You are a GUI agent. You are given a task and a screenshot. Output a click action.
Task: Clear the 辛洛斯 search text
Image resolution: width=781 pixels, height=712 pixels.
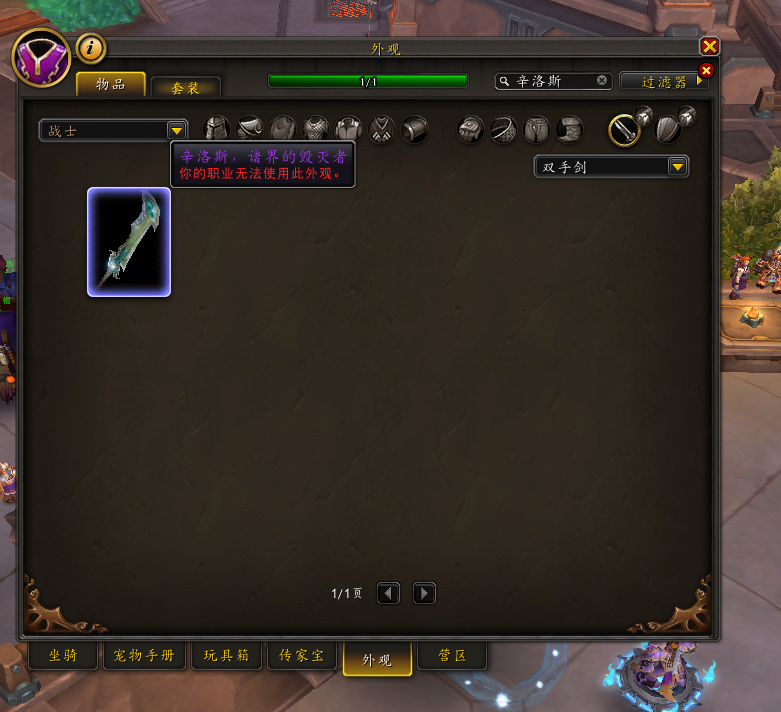click(602, 80)
